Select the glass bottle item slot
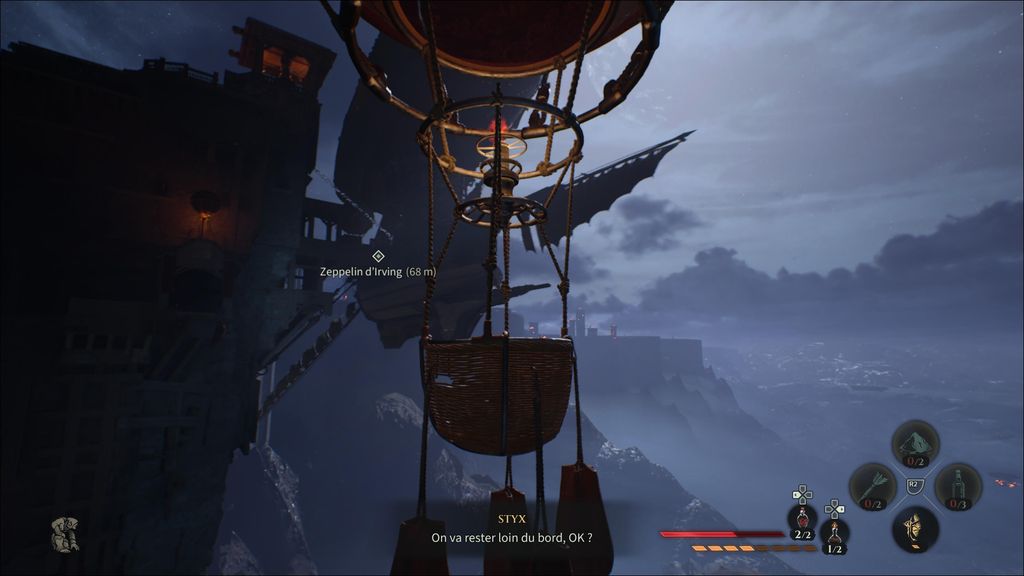The height and width of the screenshot is (576, 1024). (x=958, y=485)
